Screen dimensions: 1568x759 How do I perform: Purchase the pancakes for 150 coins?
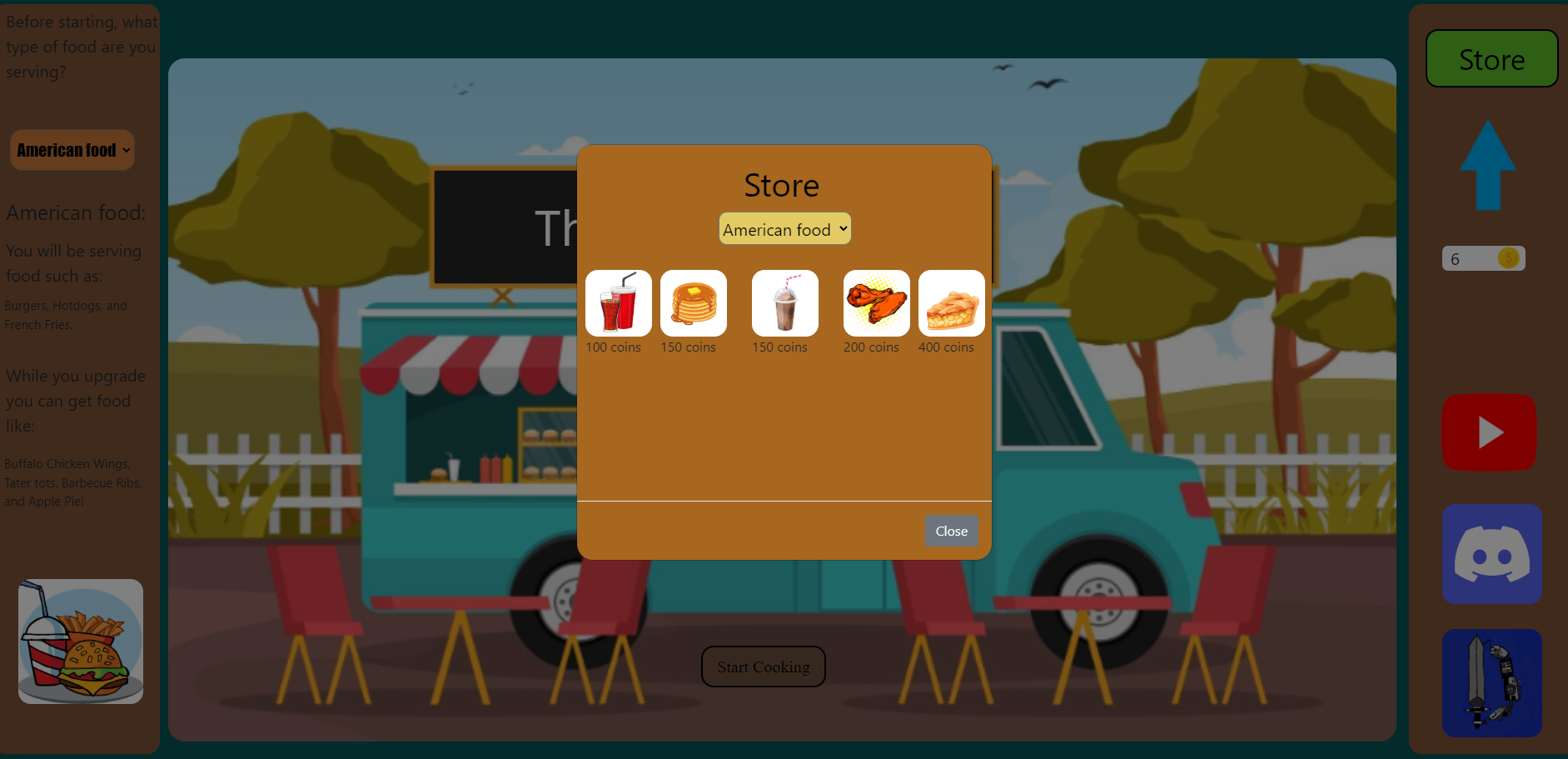pyautogui.click(x=693, y=303)
